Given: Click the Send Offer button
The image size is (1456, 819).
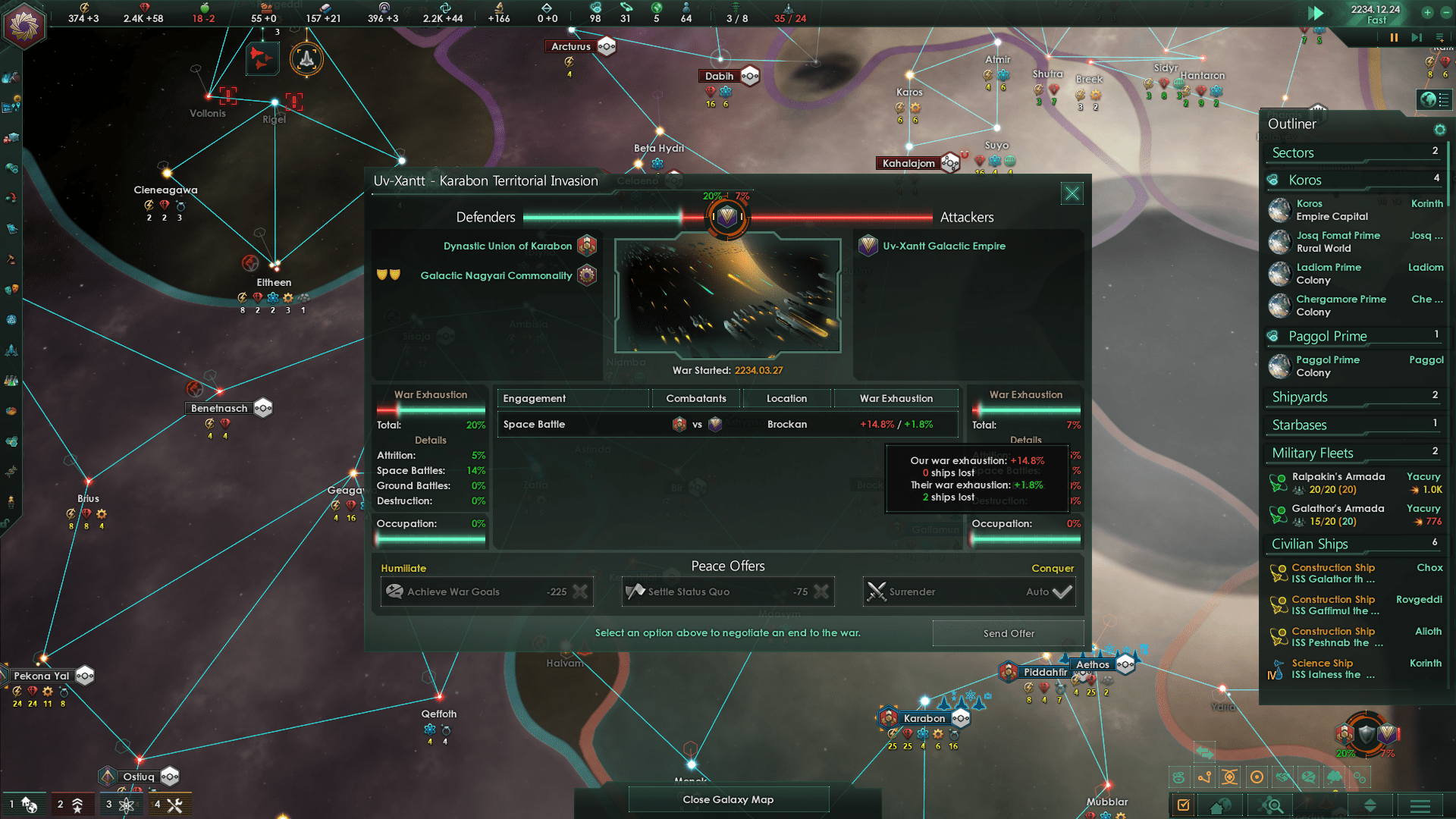Looking at the screenshot, I should click(1009, 633).
